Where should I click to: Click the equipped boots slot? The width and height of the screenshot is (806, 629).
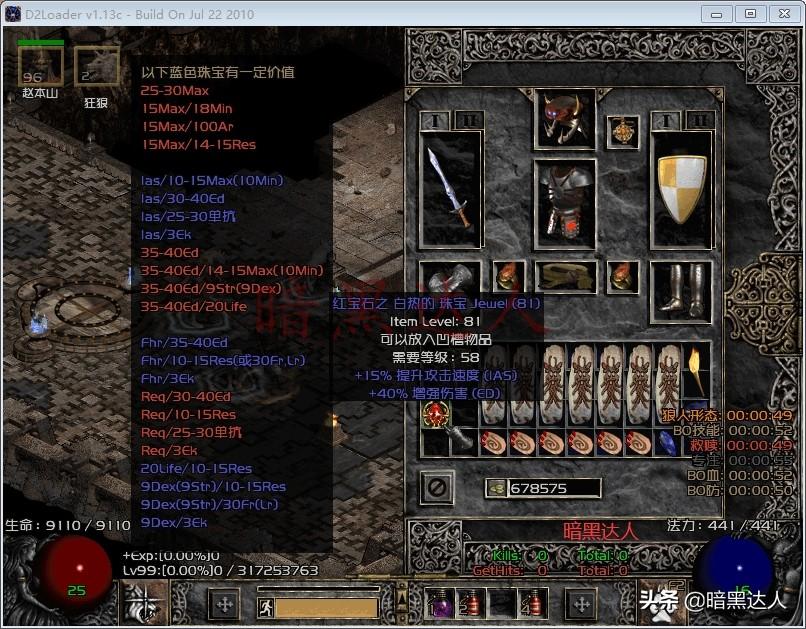point(681,285)
